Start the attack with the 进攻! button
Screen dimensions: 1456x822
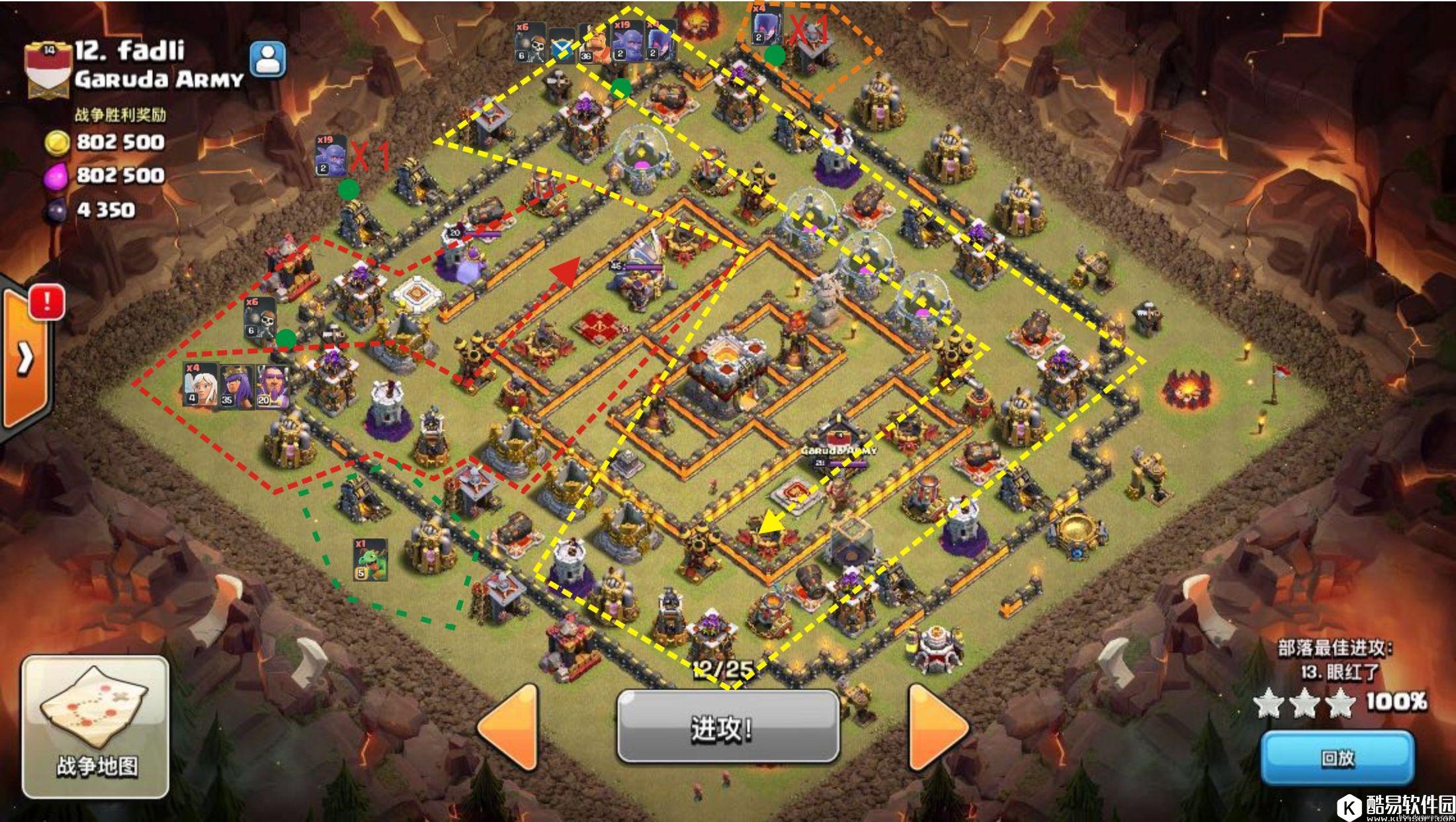pos(728,728)
